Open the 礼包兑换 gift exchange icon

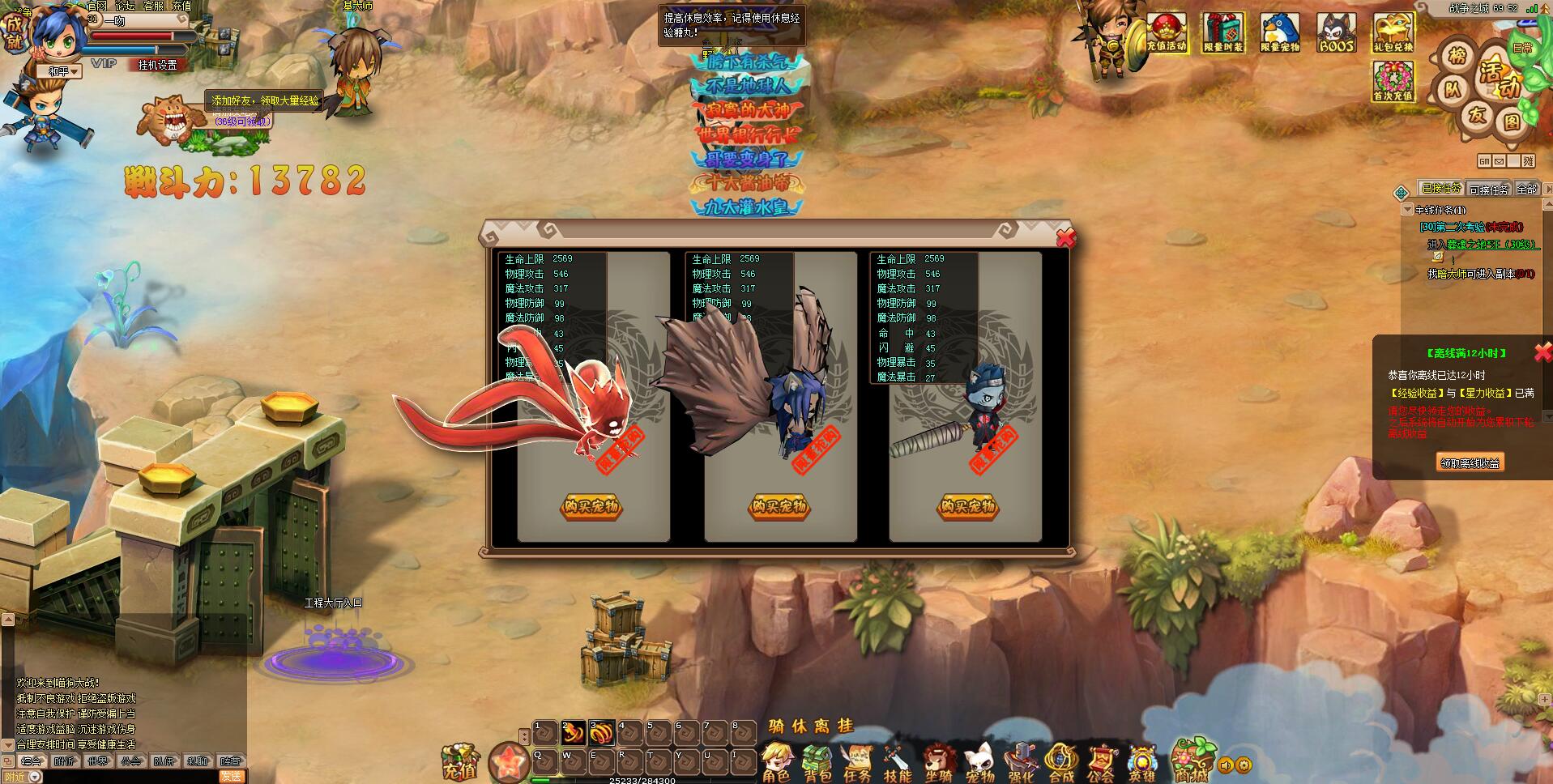[1392, 32]
